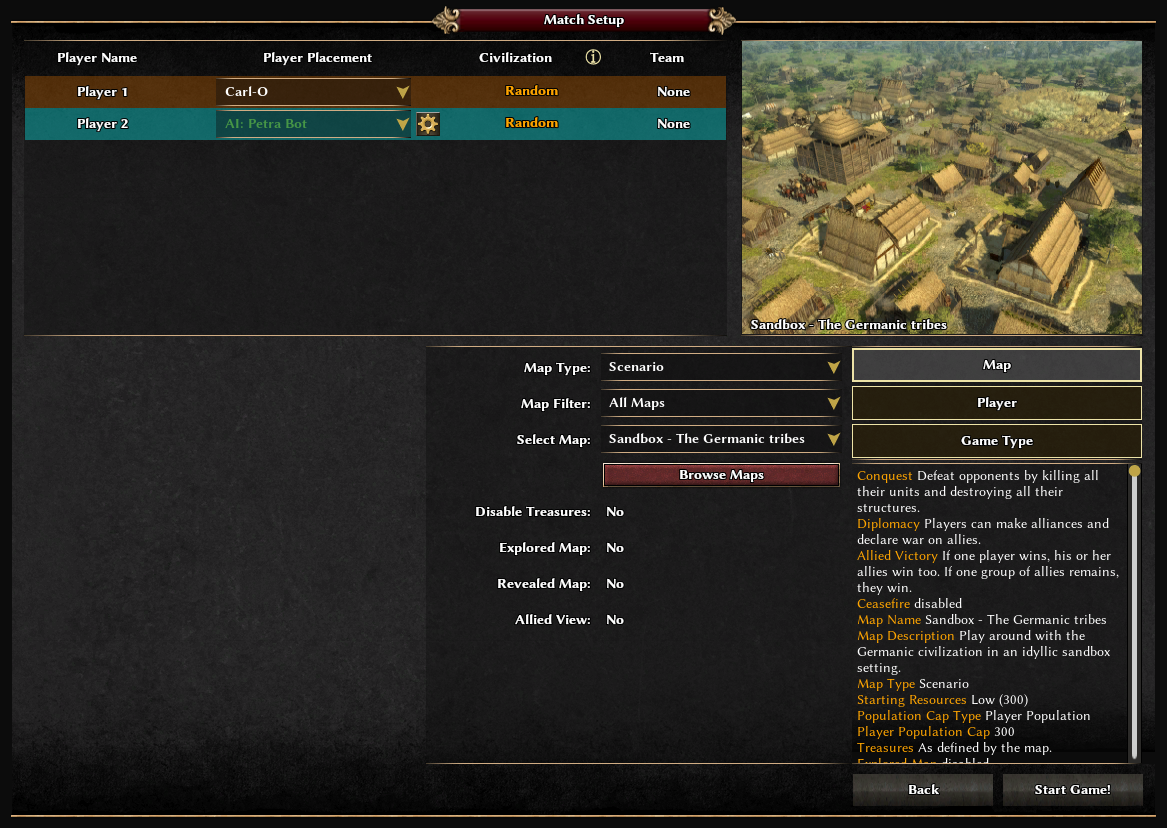Switch to the Player settings tab
Image resolution: width=1167 pixels, height=828 pixels.
click(x=996, y=403)
